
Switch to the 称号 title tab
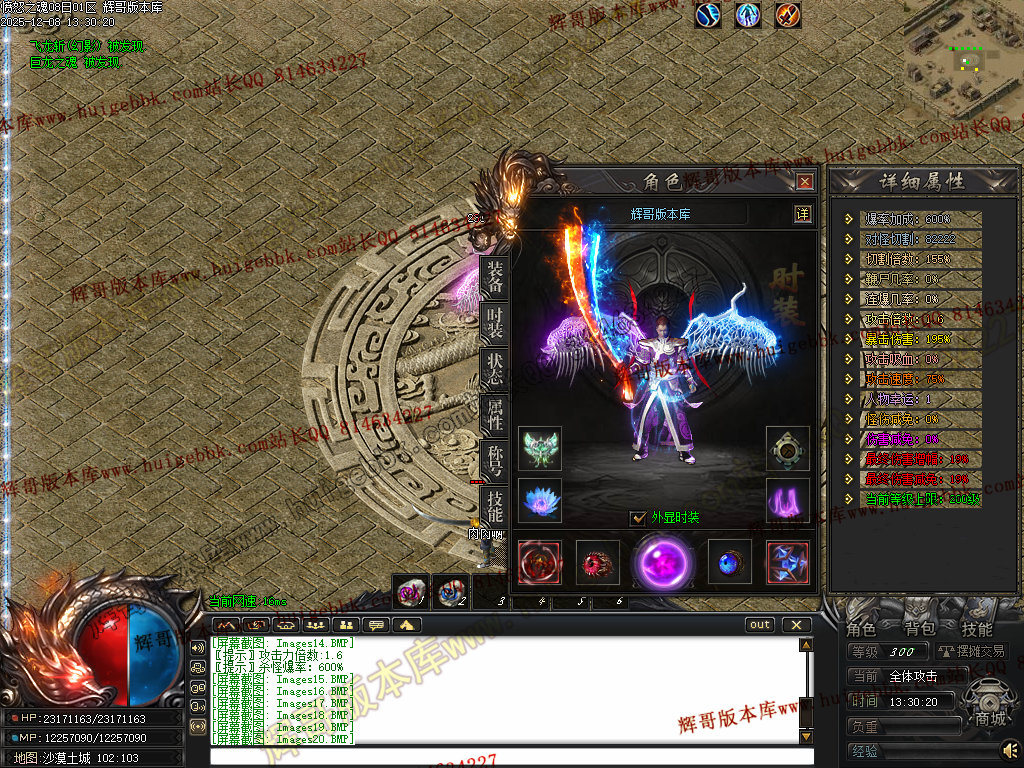pyautogui.click(x=494, y=461)
